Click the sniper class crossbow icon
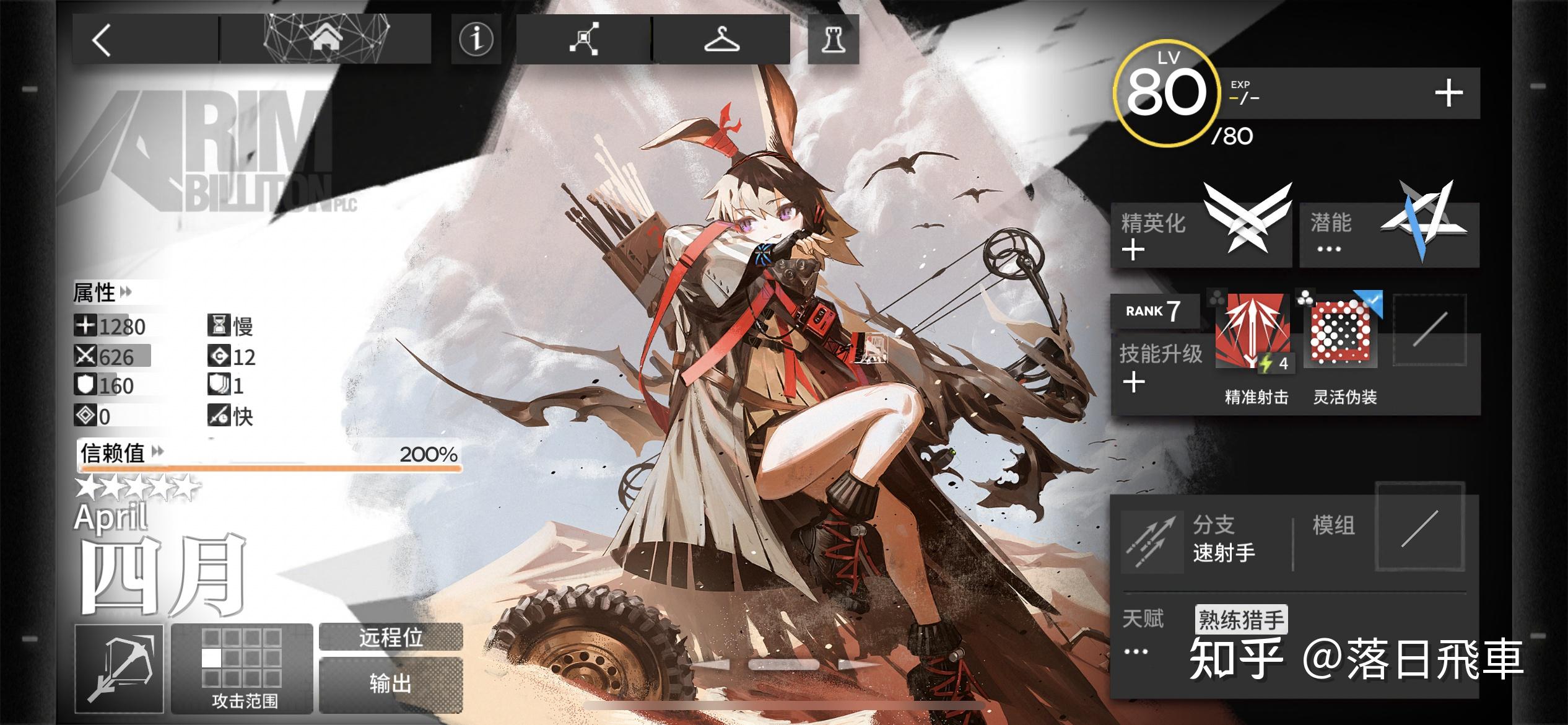 coord(120,669)
